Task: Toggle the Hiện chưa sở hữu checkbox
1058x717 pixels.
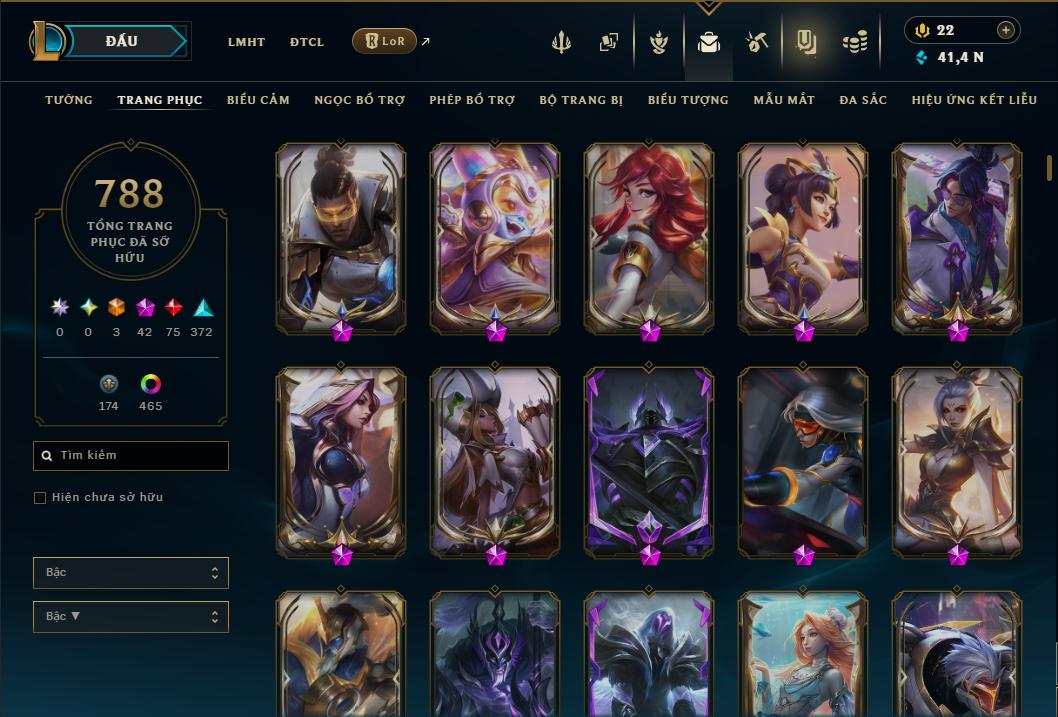Action: [x=40, y=498]
